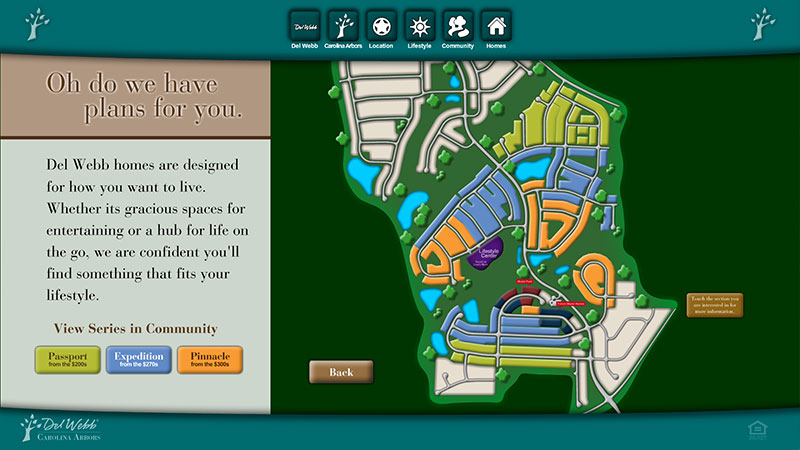Select the Pinnacle series button
The height and width of the screenshot is (450, 800).
tap(210, 359)
